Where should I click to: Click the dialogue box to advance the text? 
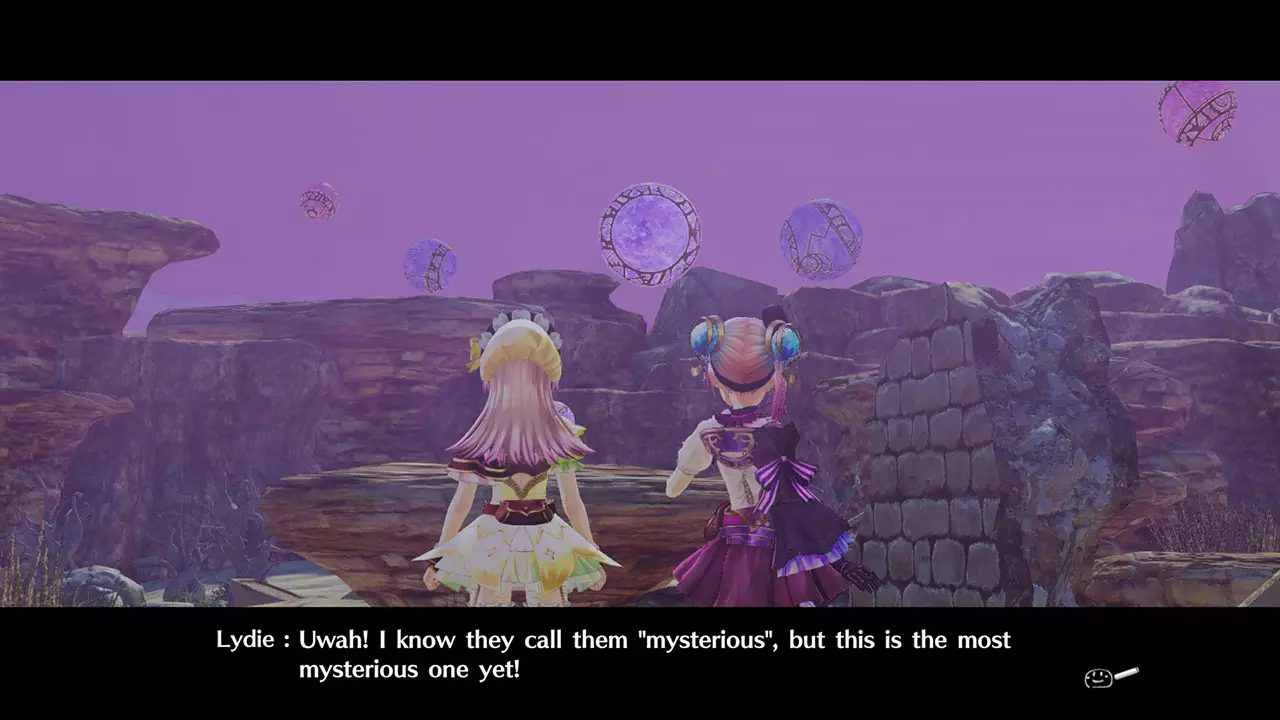[x=640, y=655]
